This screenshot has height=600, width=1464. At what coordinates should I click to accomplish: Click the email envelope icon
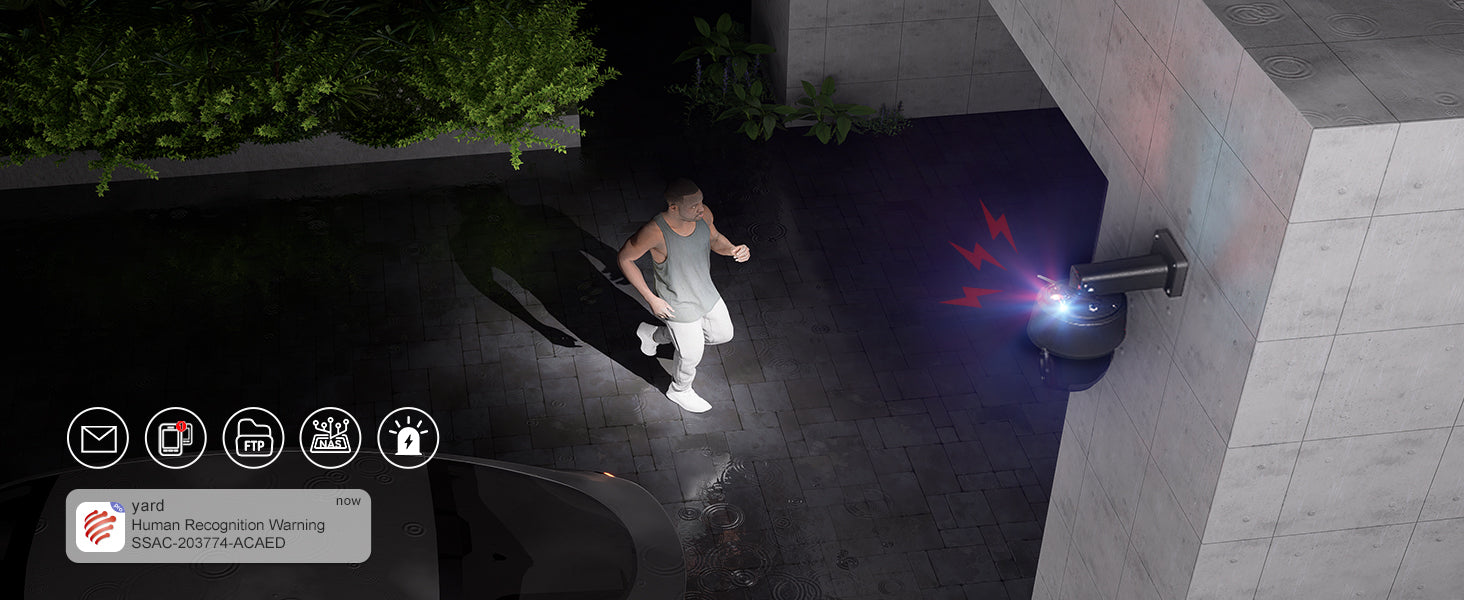(x=98, y=438)
